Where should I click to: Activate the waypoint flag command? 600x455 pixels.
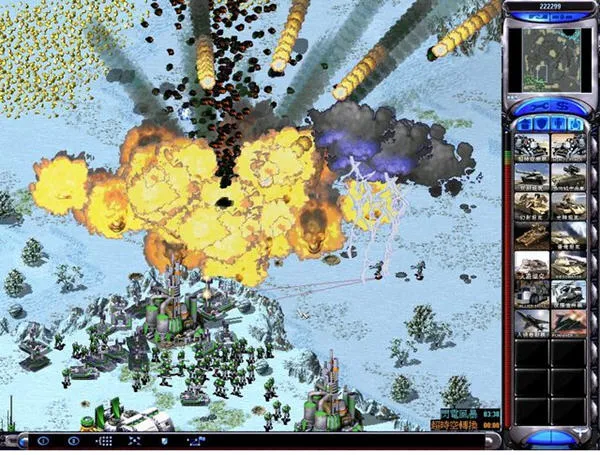click(x=194, y=440)
